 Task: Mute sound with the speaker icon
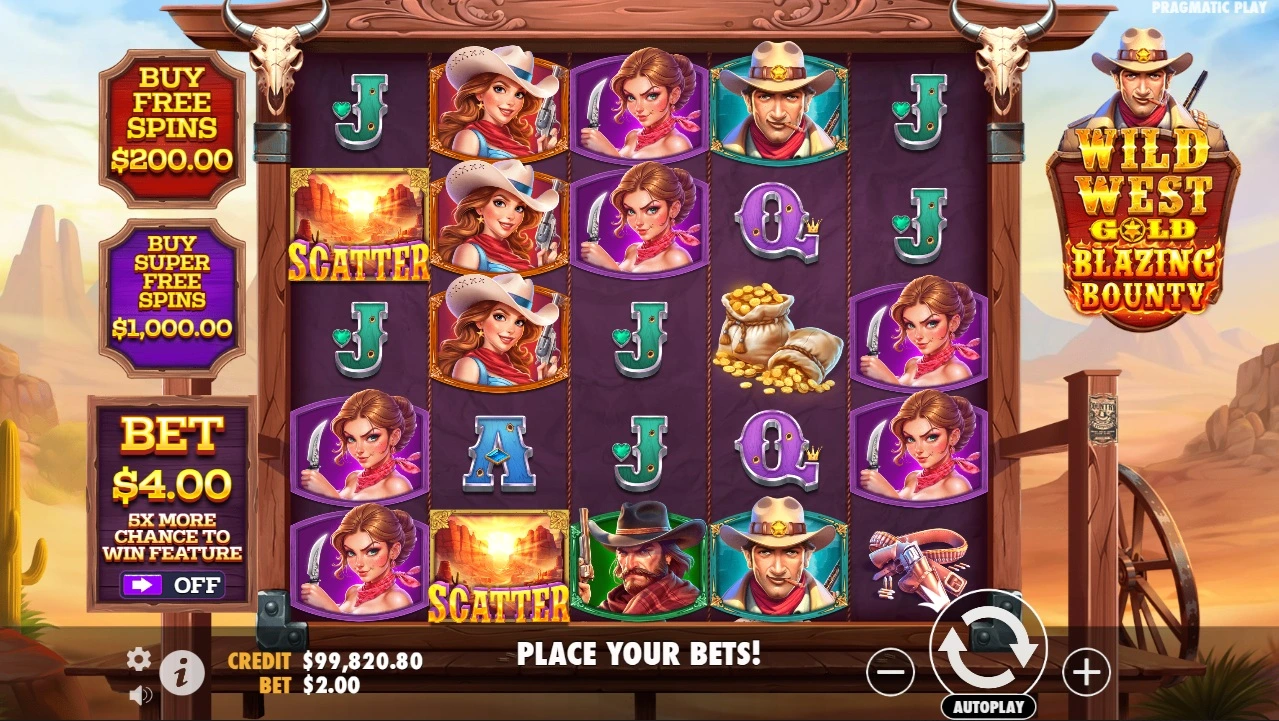[x=140, y=694]
